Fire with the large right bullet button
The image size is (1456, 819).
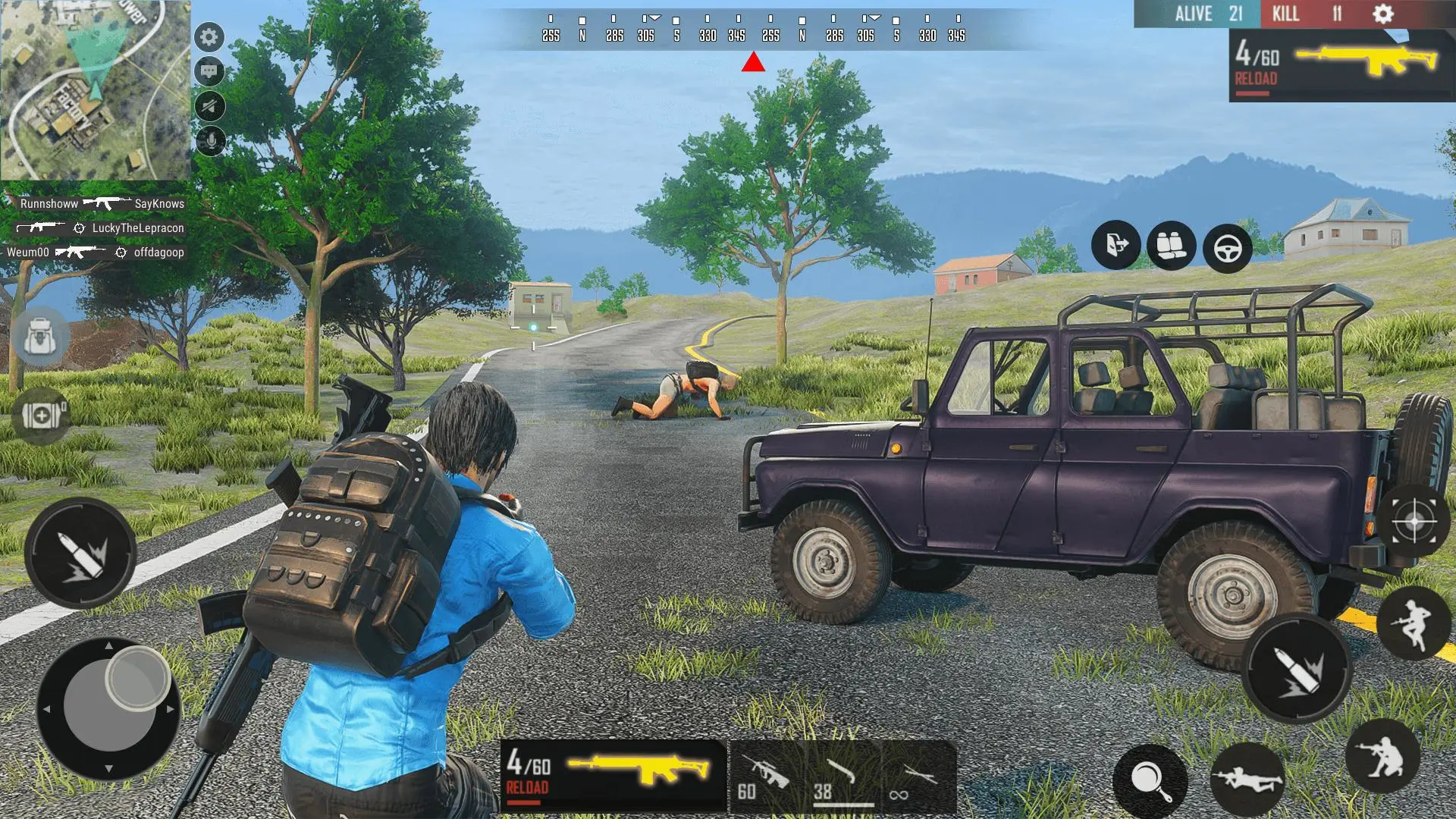(x=1300, y=668)
